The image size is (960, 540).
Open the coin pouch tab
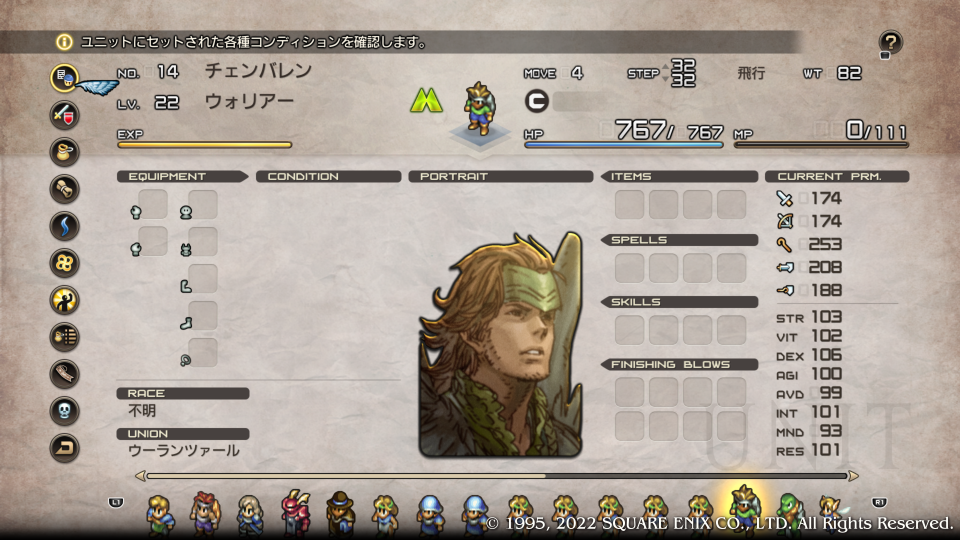65,151
